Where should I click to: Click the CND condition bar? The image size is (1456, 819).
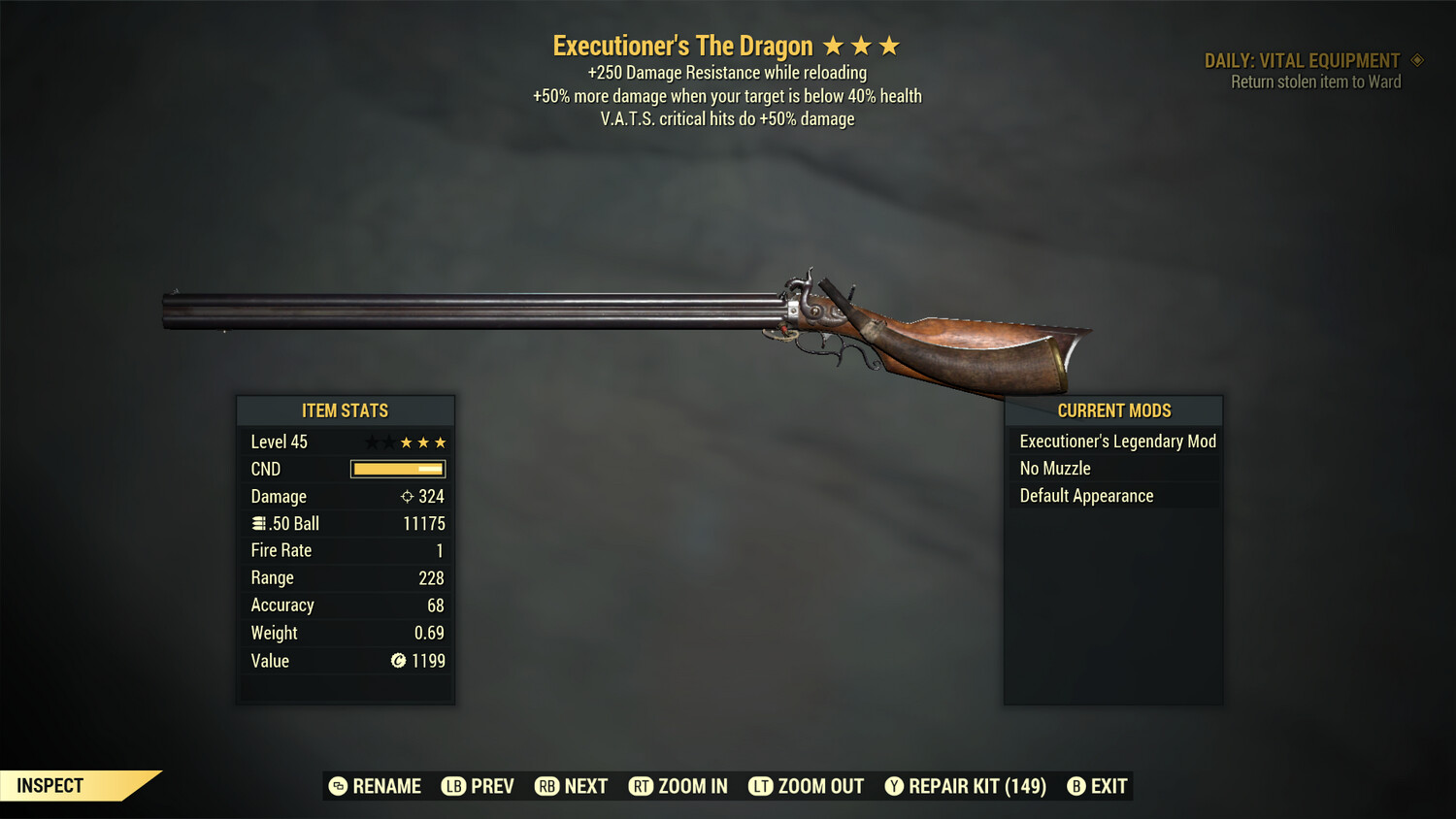397,469
